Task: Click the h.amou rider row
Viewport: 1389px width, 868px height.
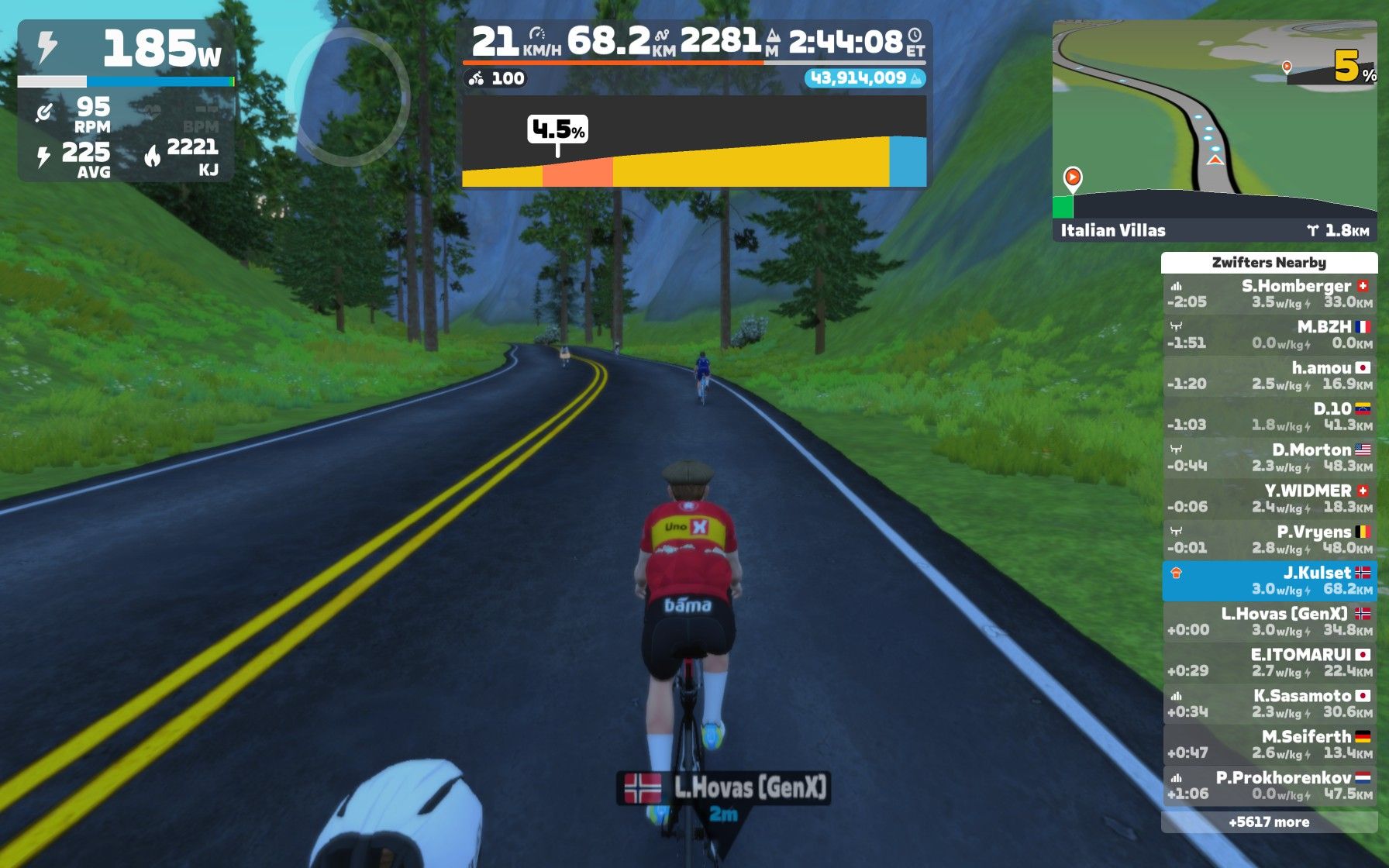Action: [1269, 376]
